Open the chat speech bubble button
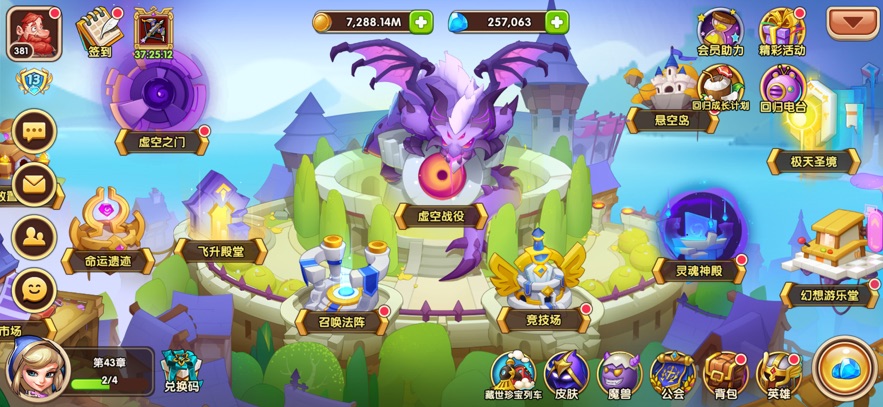 tap(34, 132)
